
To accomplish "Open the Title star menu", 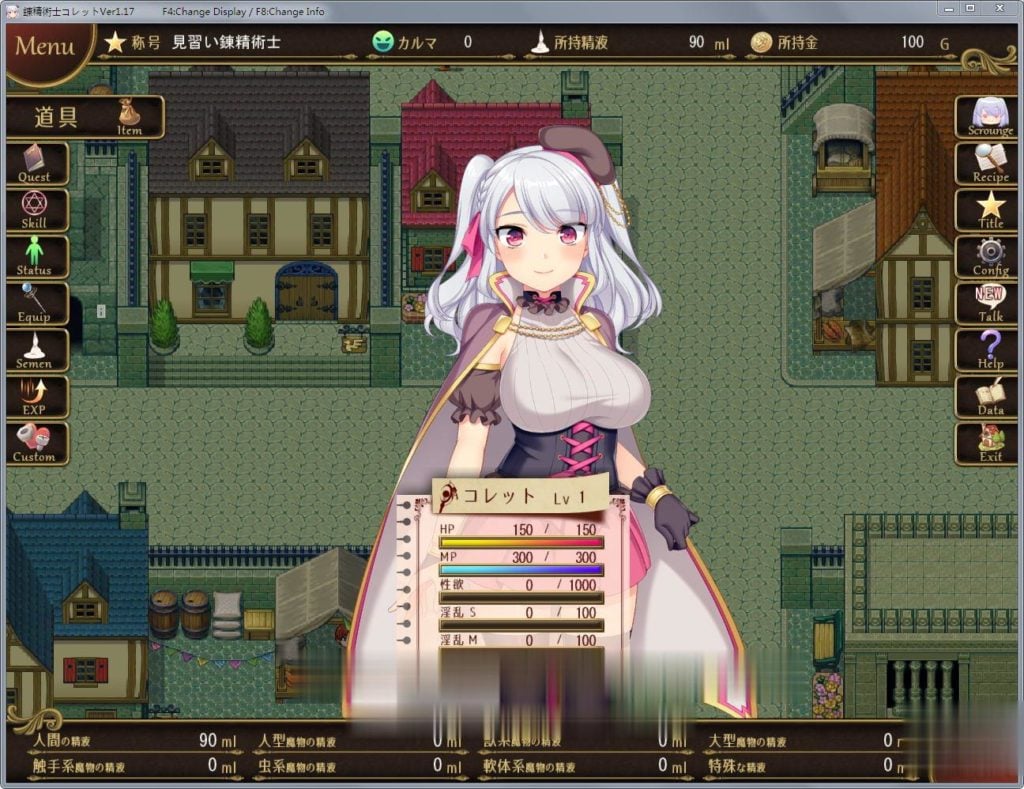I will coord(989,210).
